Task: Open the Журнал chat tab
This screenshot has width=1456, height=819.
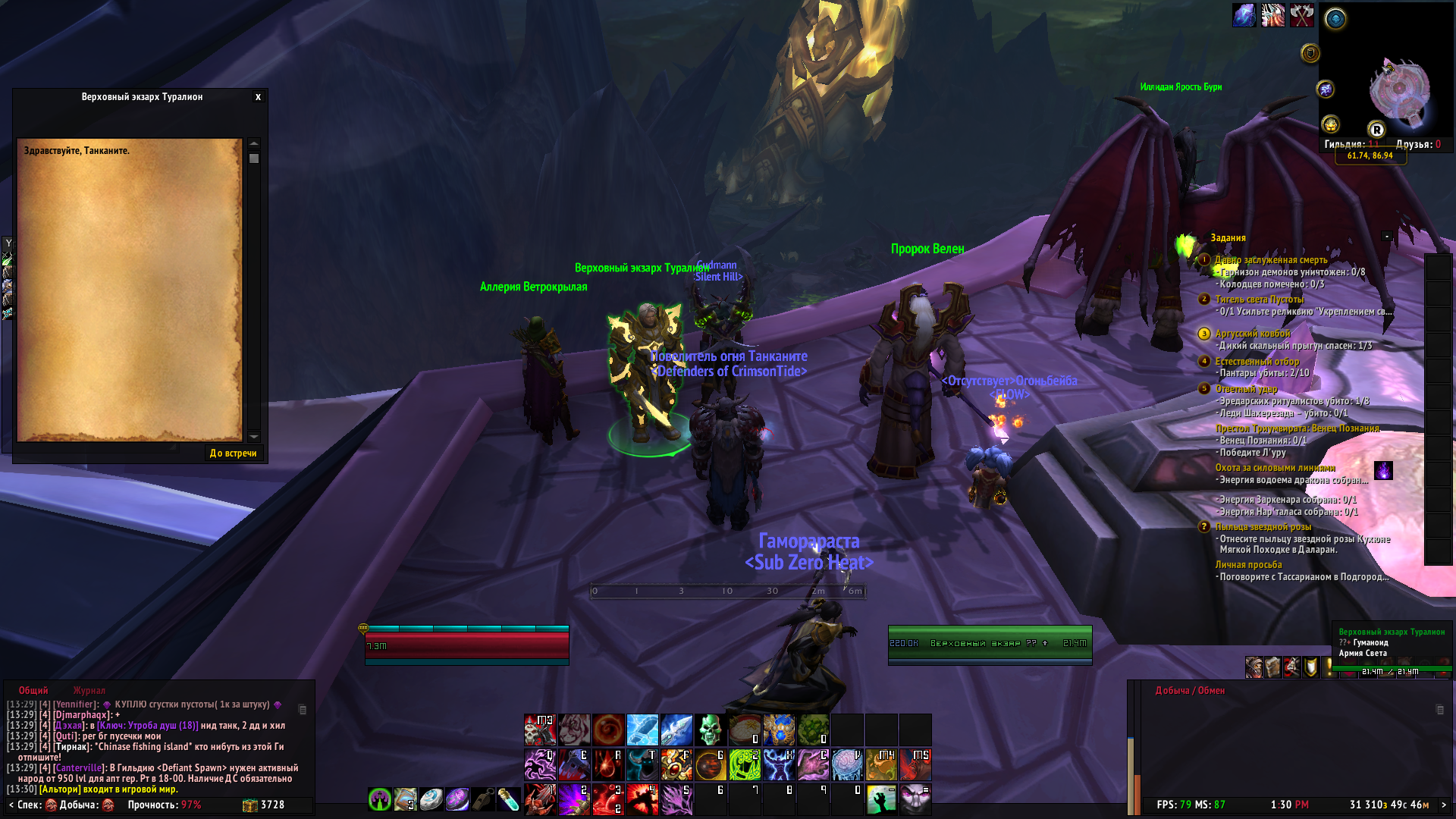Action: click(89, 691)
